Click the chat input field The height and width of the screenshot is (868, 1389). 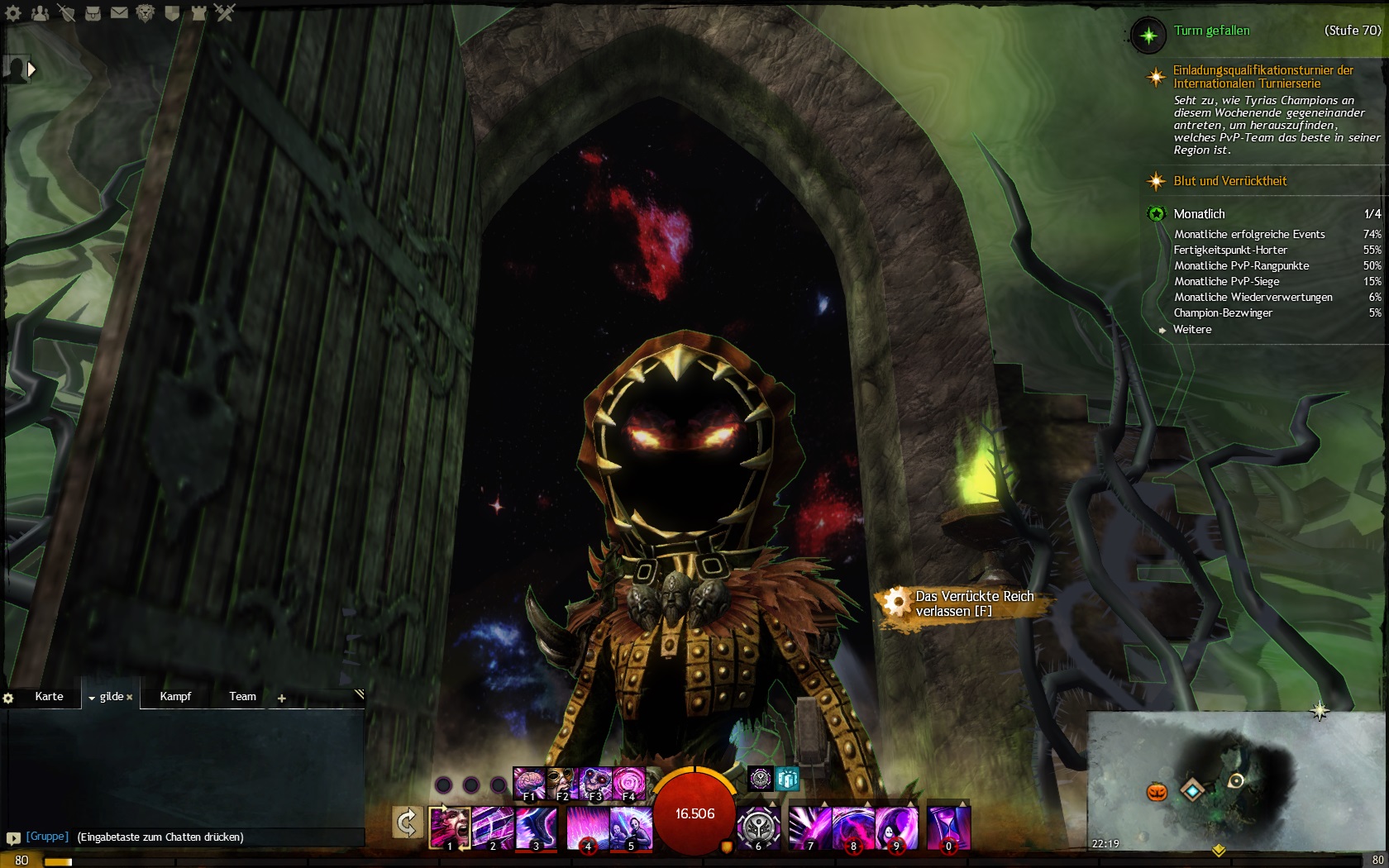coord(215,837)
